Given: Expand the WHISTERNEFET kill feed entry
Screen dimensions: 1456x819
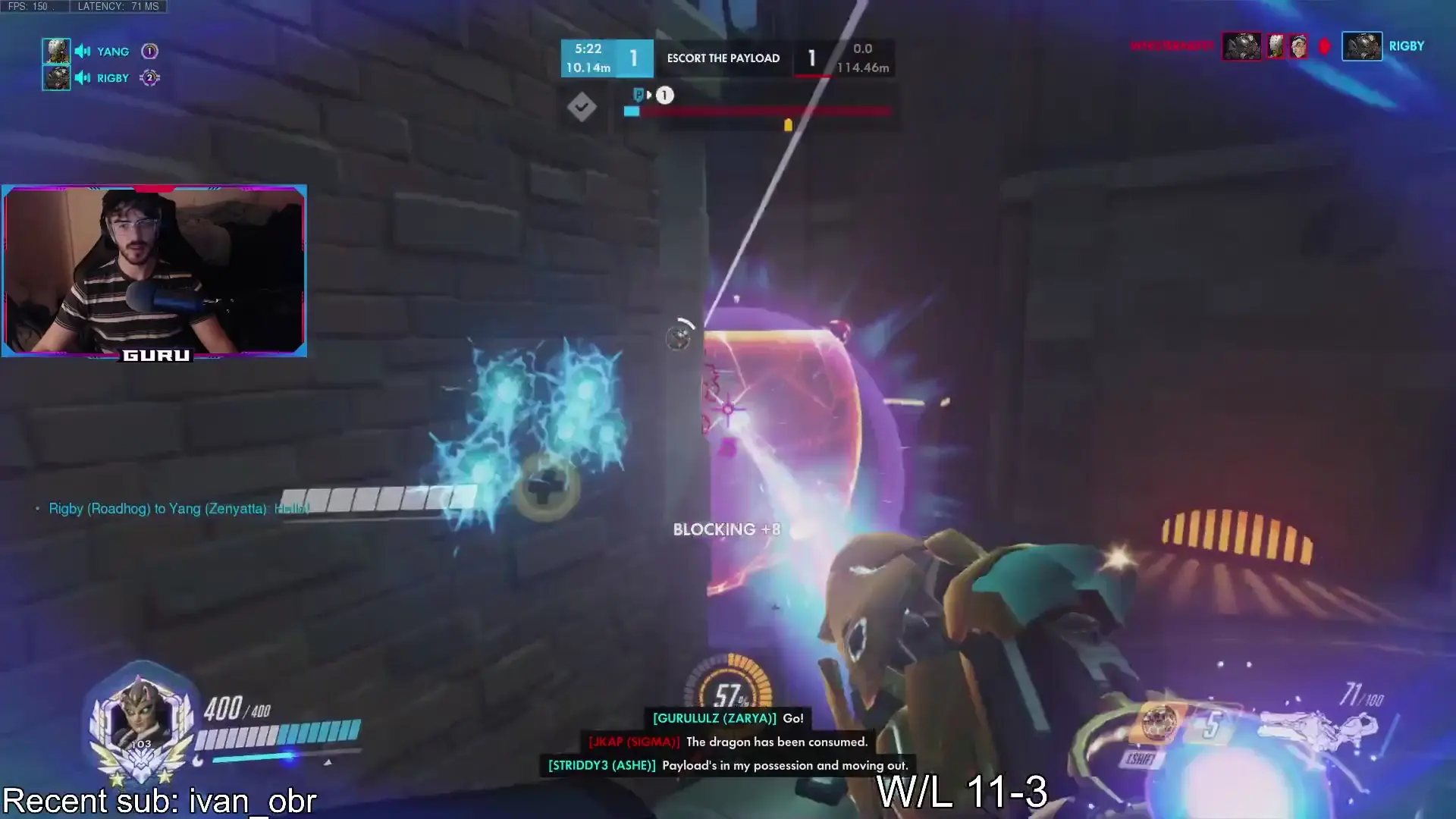Looking at the screenshot, I should 1172,45.
